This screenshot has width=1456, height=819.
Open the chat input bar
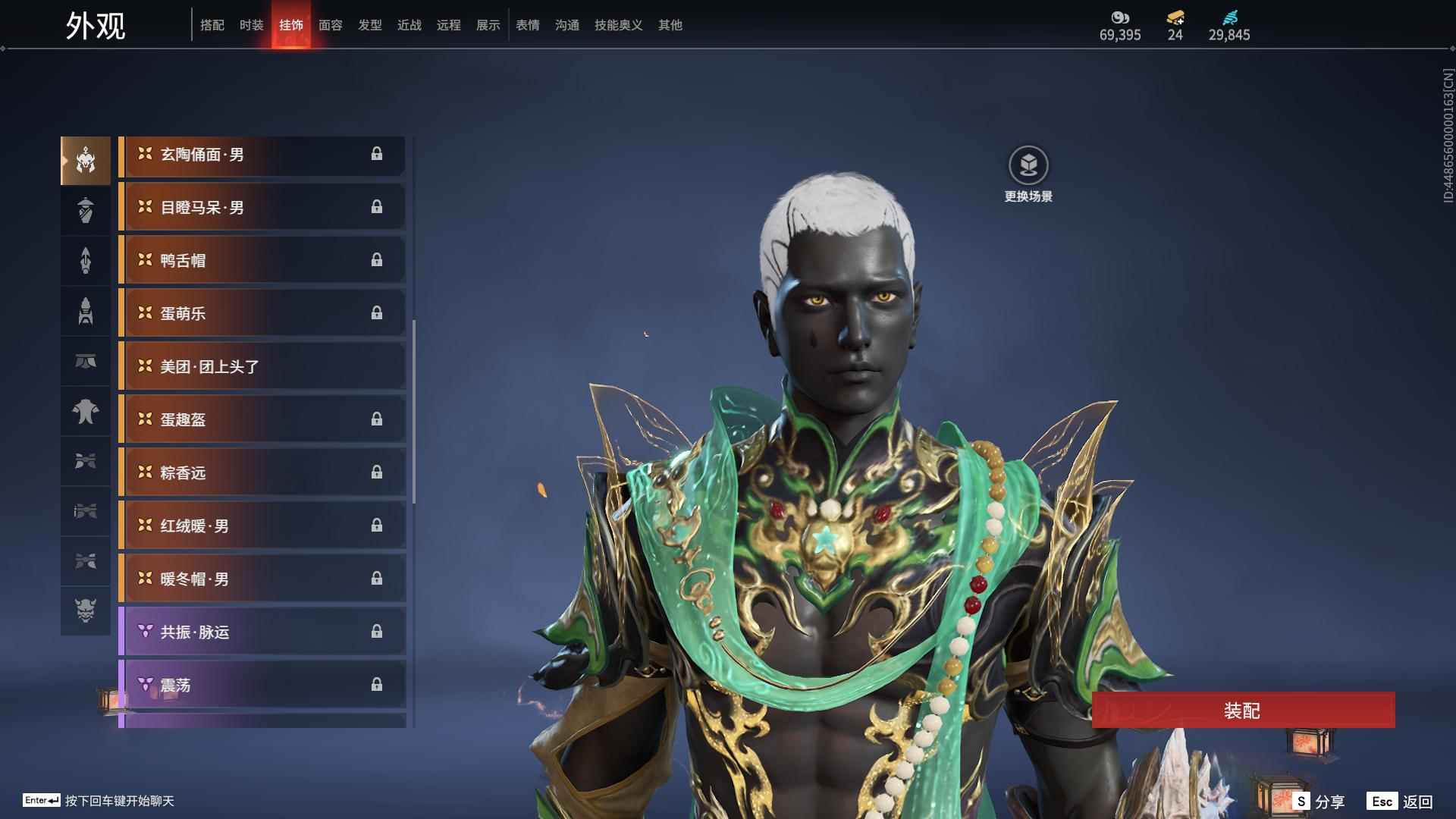[x=99, y=801]
